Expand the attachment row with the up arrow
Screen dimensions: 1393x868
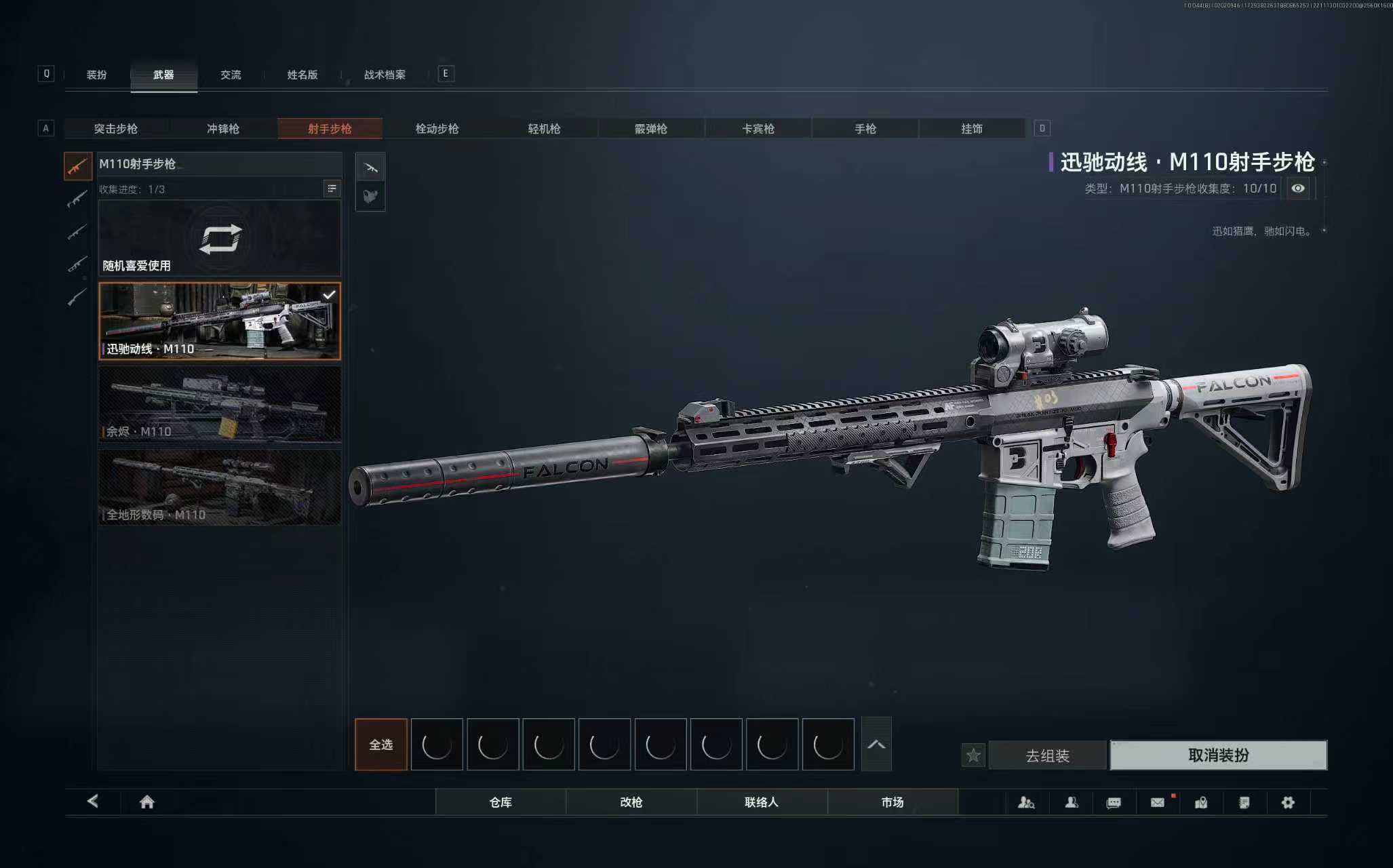[x=876, y=745]
